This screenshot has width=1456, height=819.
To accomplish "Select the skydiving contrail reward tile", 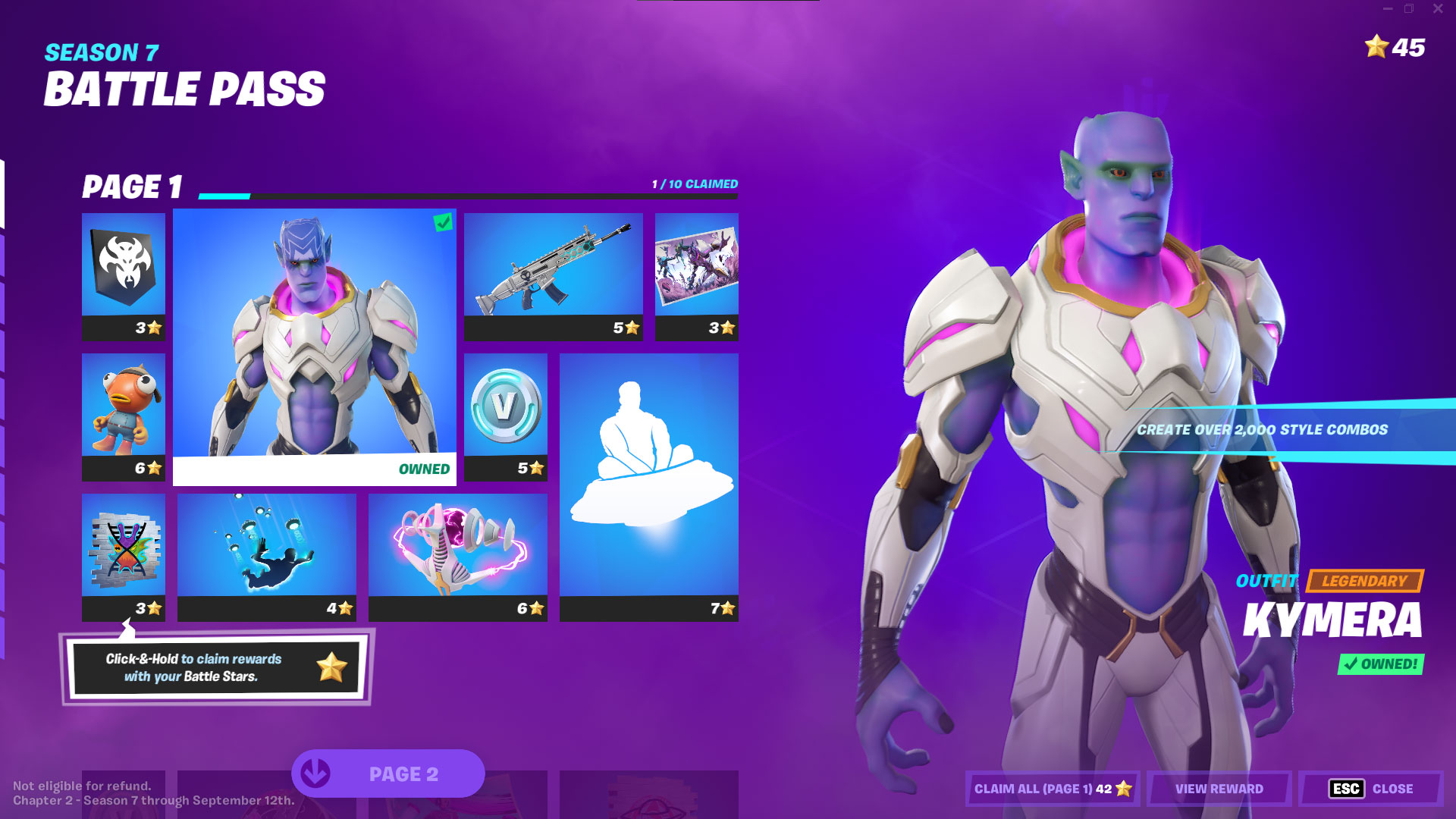I will tap(266, 557).
